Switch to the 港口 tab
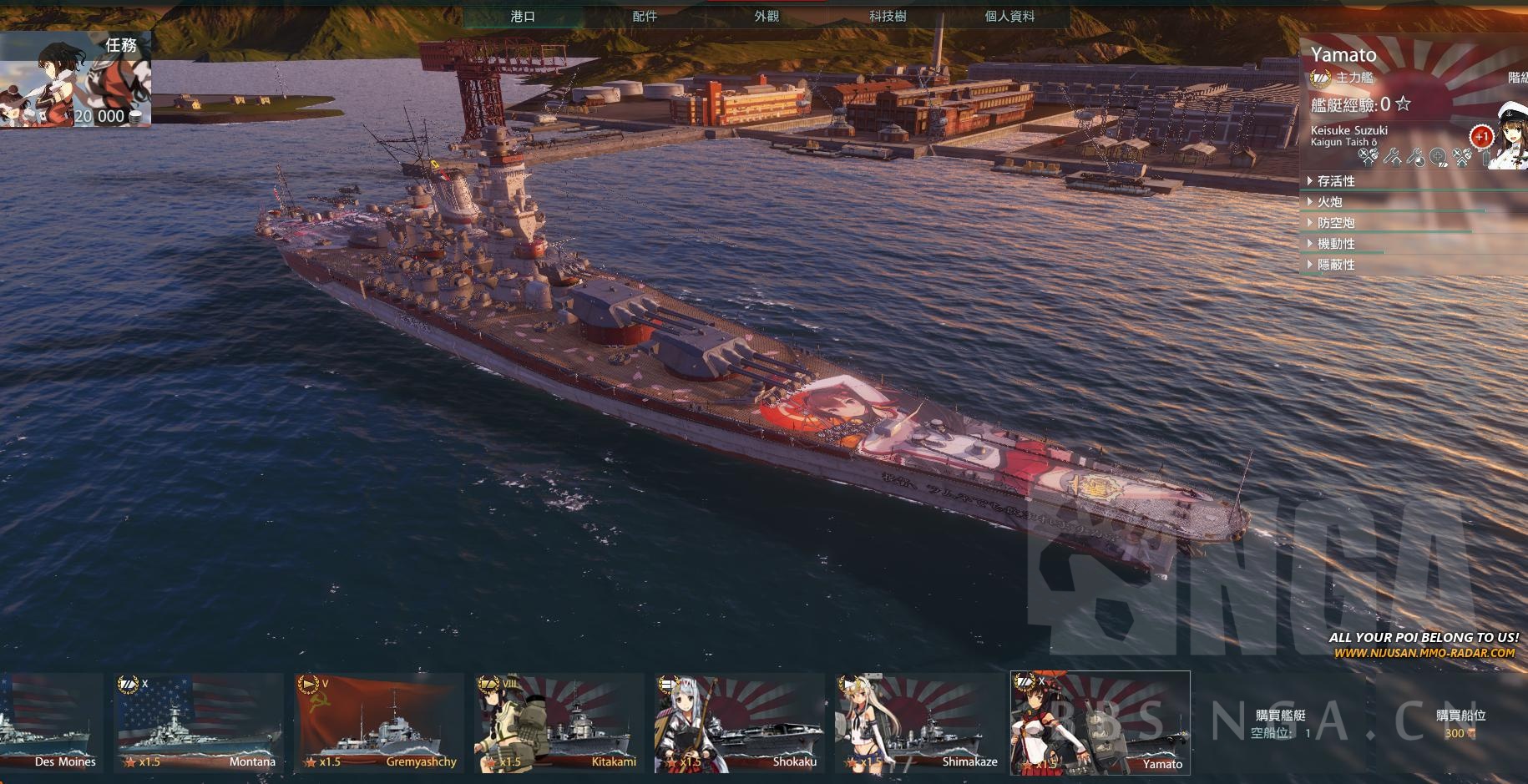 523,17
